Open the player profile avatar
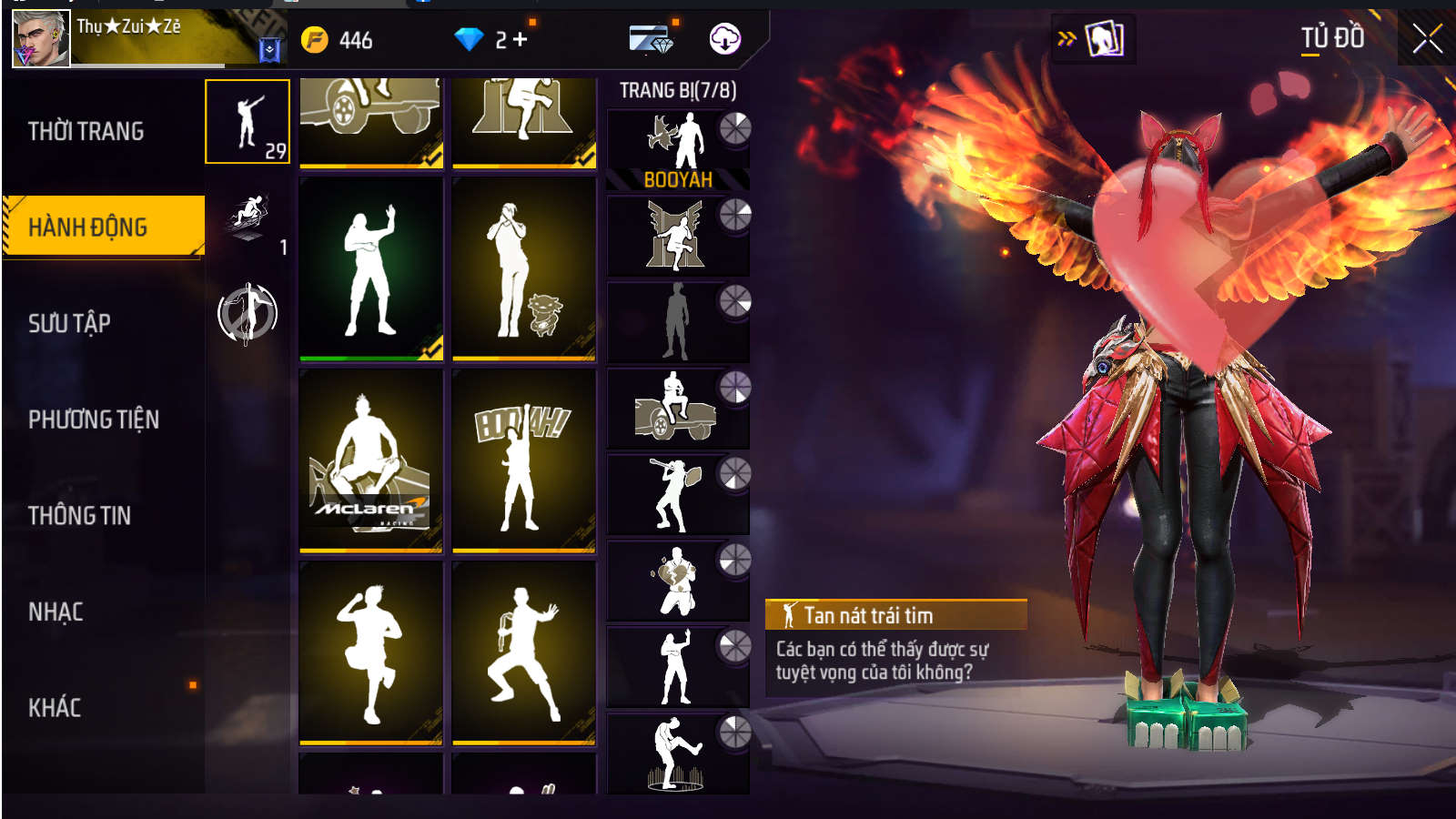Image resolution: width=1456 pixels, height=819 pixels. (x=41, y=39)
